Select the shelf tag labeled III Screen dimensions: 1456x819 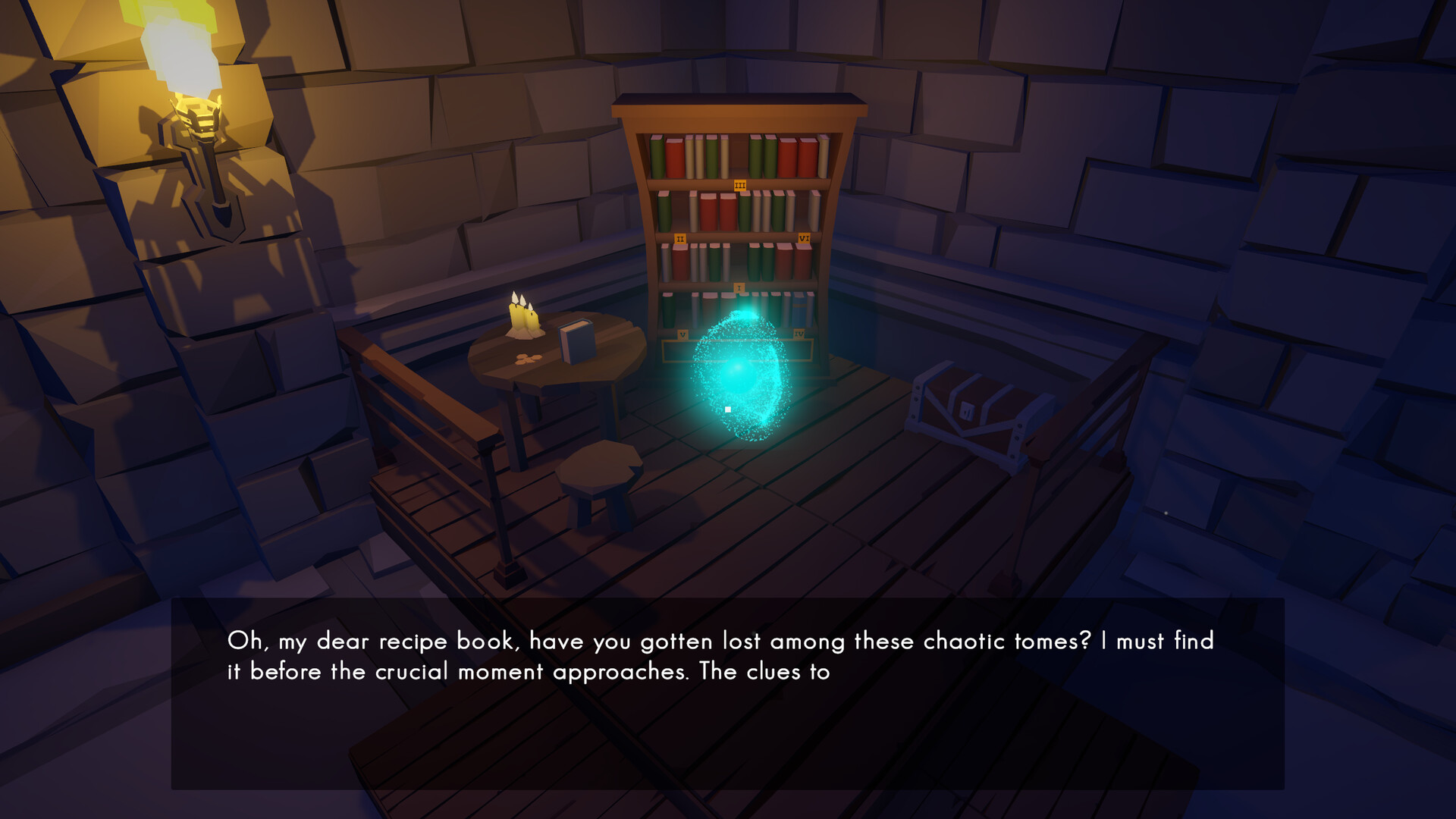739,185
